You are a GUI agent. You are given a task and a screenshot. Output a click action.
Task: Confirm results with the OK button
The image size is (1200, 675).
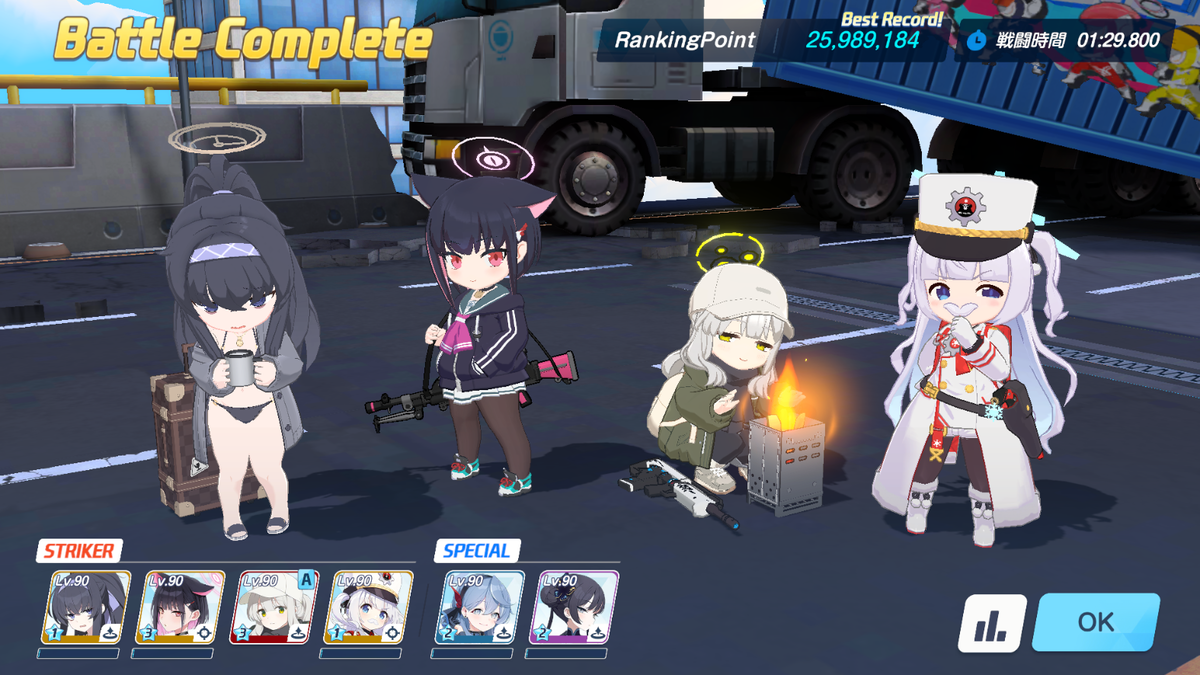point(1096,622)
